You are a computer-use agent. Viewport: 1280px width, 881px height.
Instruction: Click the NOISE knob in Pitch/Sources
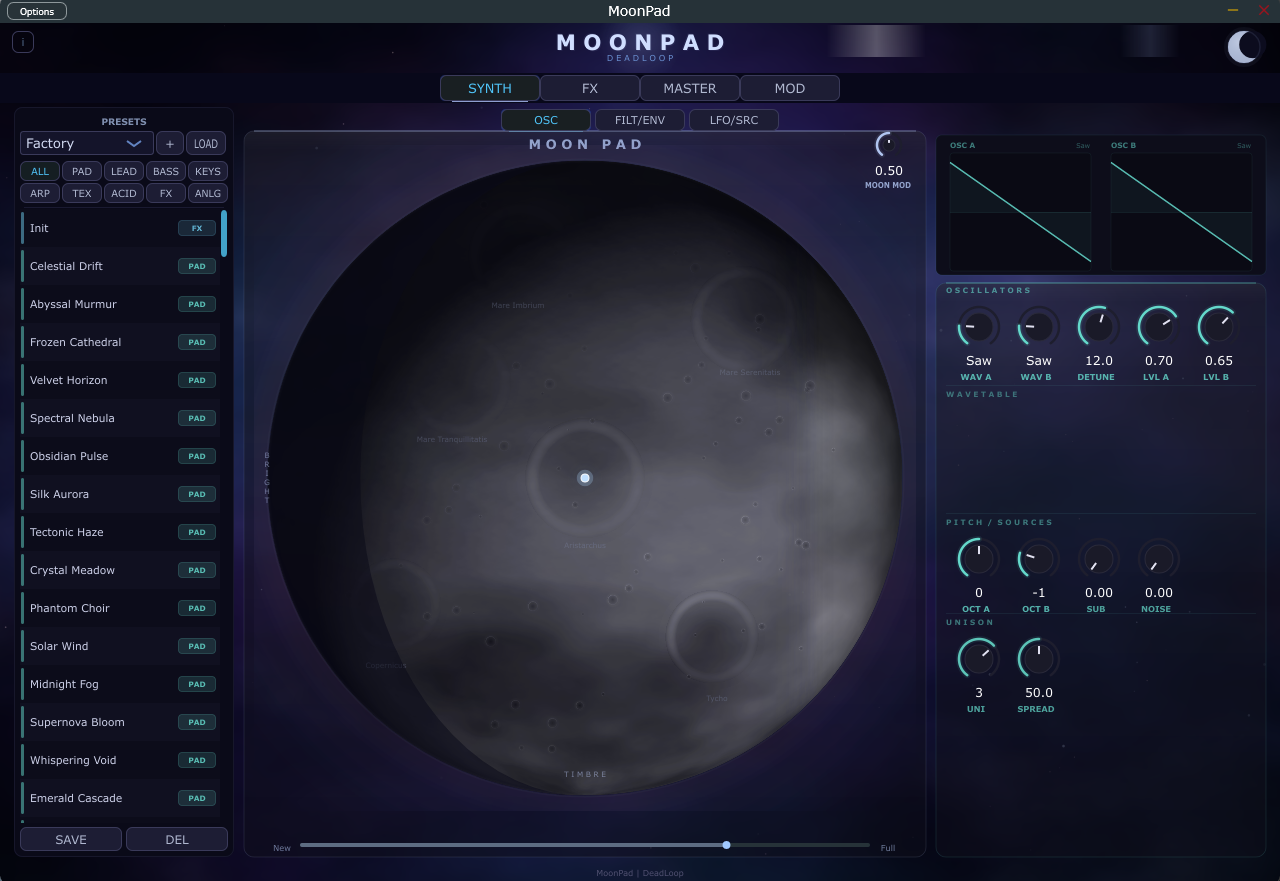coord(1157,558)
